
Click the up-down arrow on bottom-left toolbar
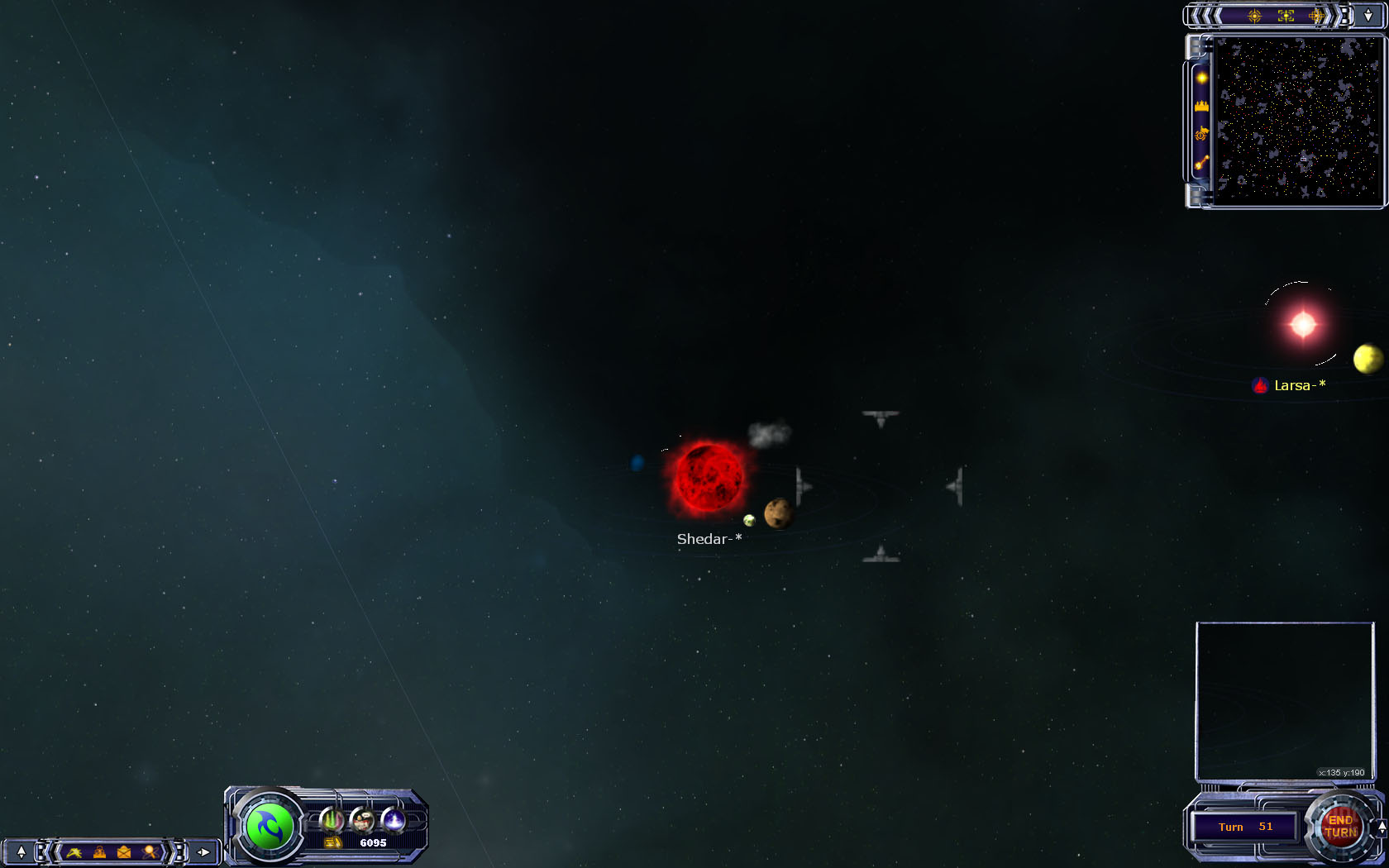click(21, 851)
